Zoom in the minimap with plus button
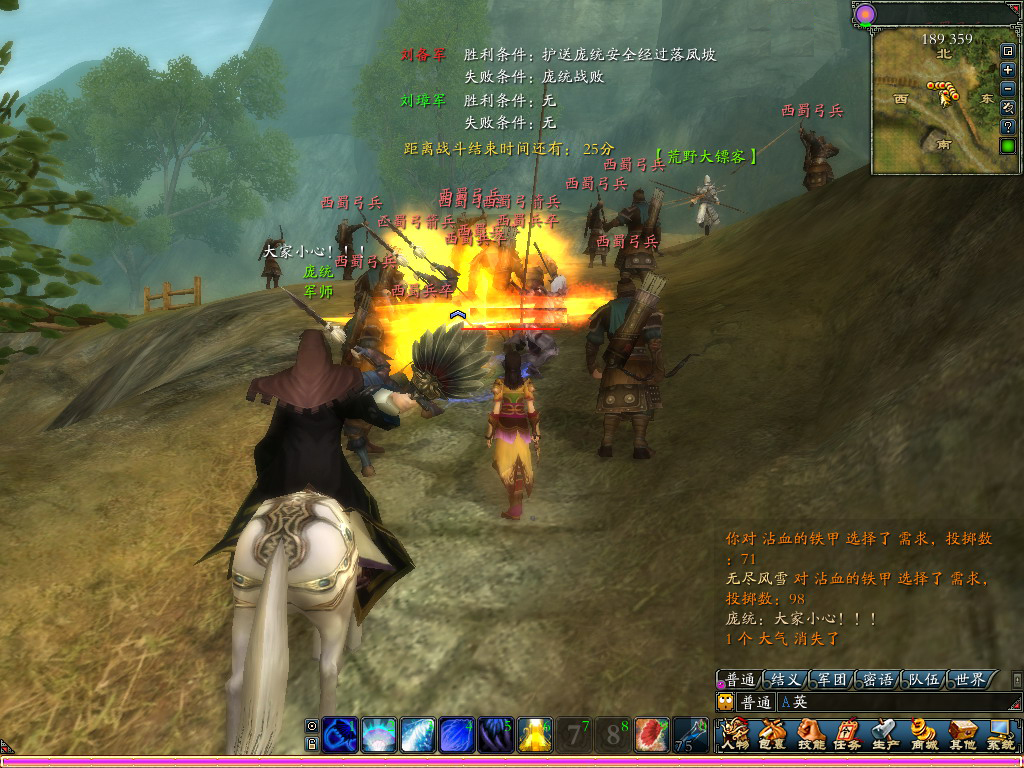Viewport: 1024px width, 768px height. point(1008,70)
